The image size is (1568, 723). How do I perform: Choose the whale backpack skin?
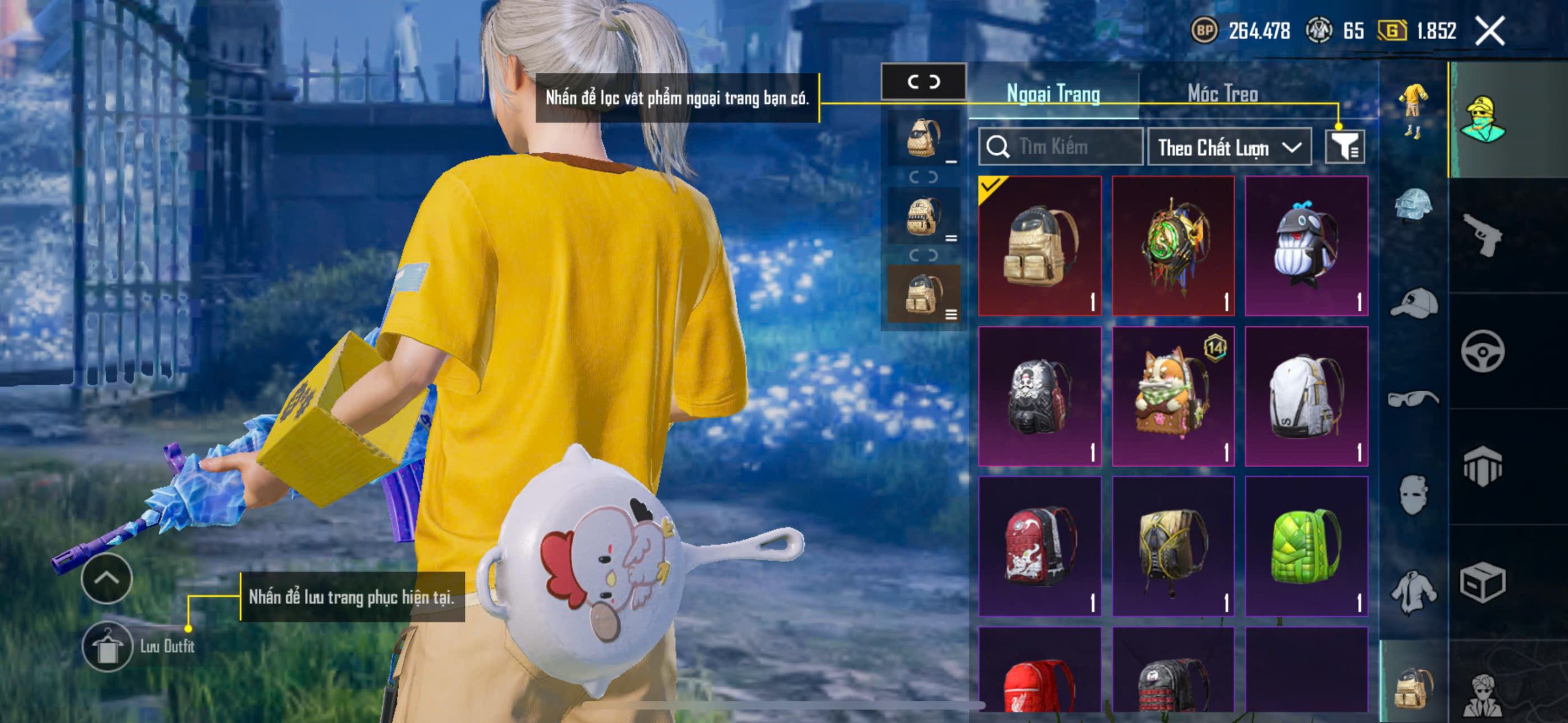click(1306, 246)
